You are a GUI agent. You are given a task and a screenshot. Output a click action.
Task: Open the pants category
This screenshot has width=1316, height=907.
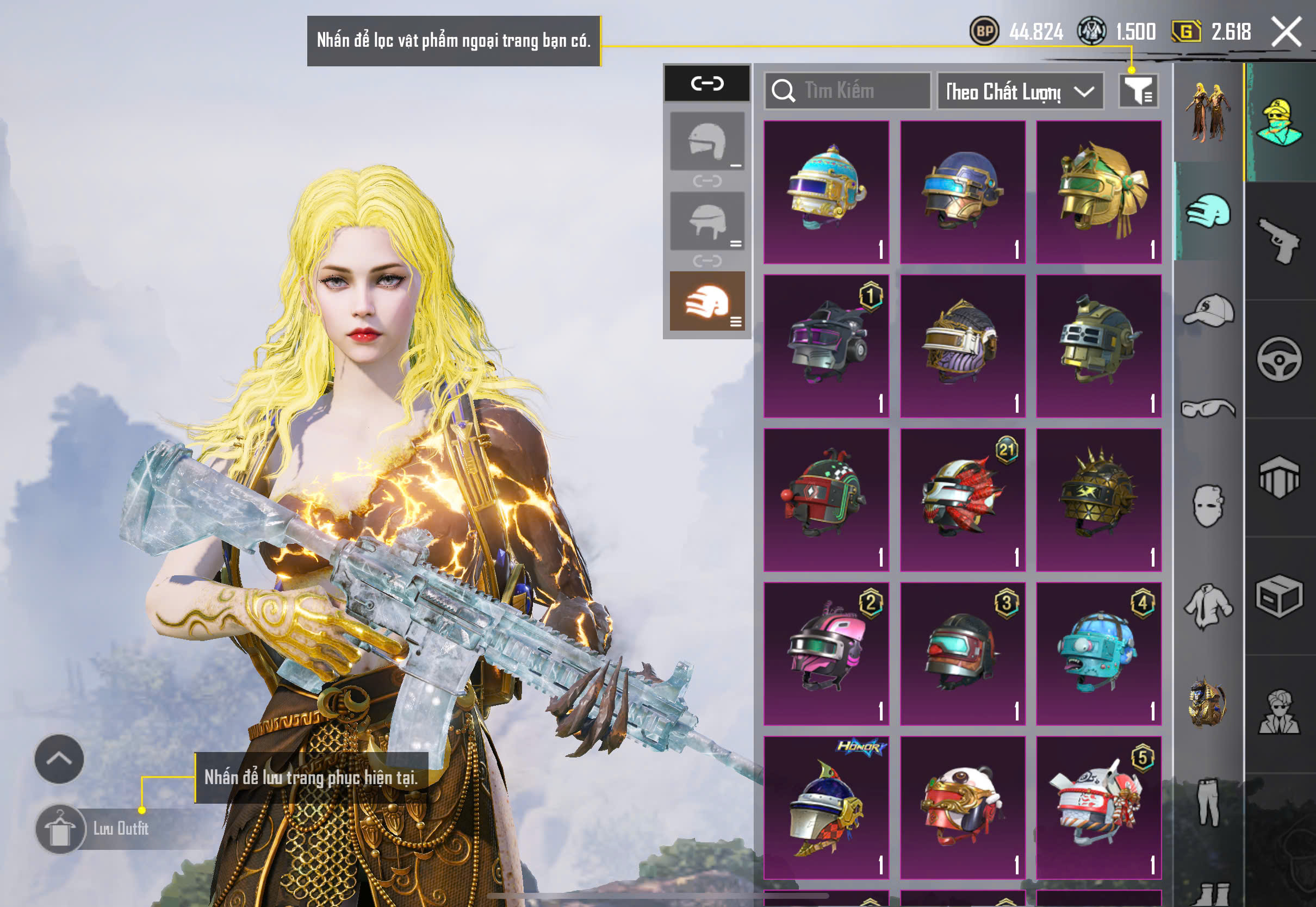(1208, 802)
